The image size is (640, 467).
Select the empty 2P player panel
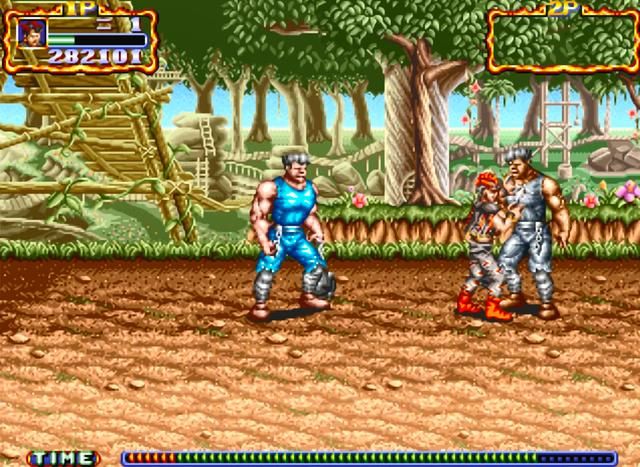coord(562,41)
